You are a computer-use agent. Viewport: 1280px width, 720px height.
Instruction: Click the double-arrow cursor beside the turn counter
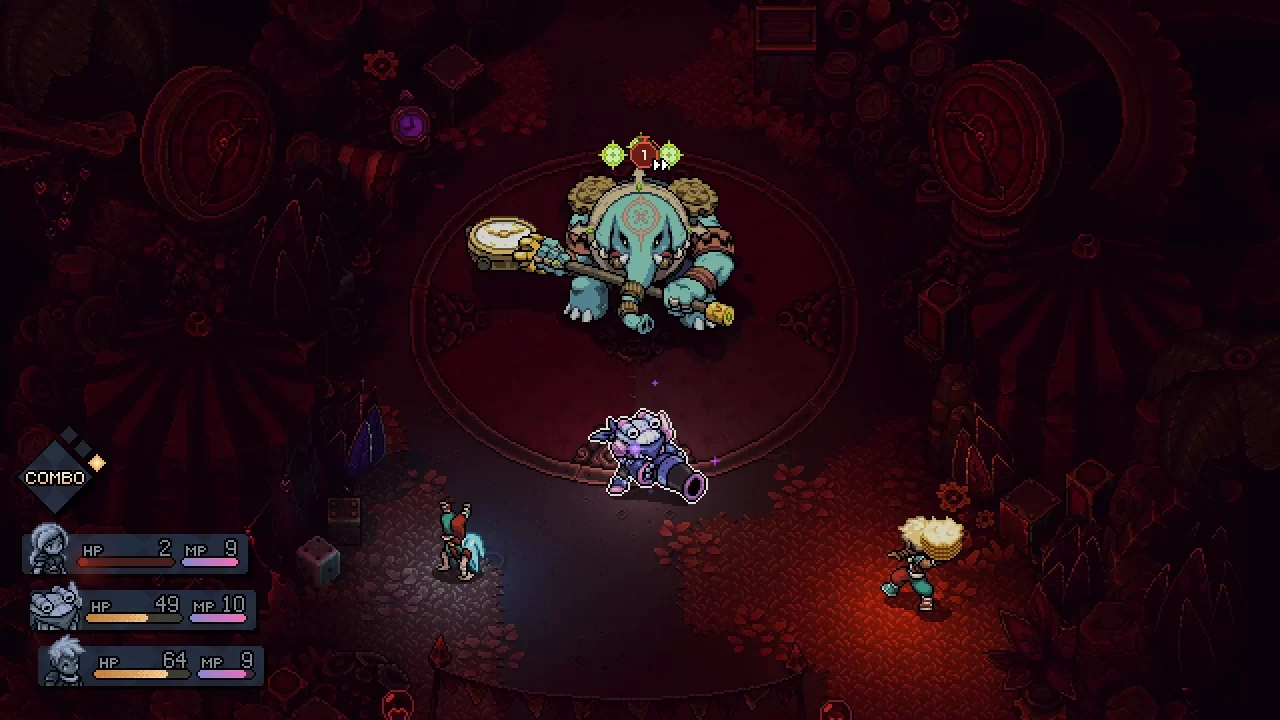coord(660,162)
